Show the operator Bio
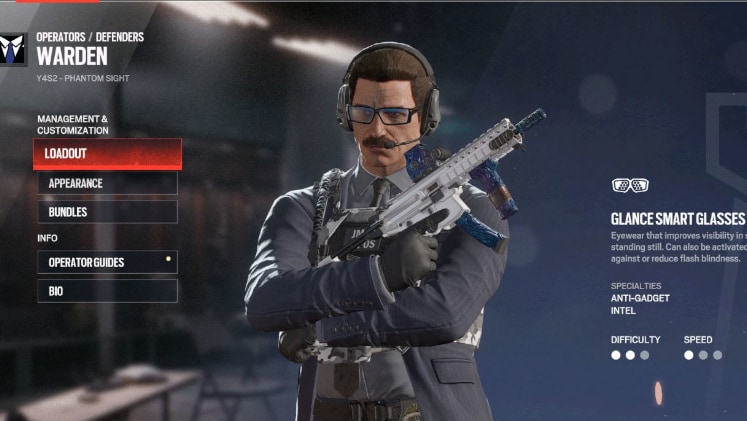Screen dimensions: 747x421 coord(108,291)
